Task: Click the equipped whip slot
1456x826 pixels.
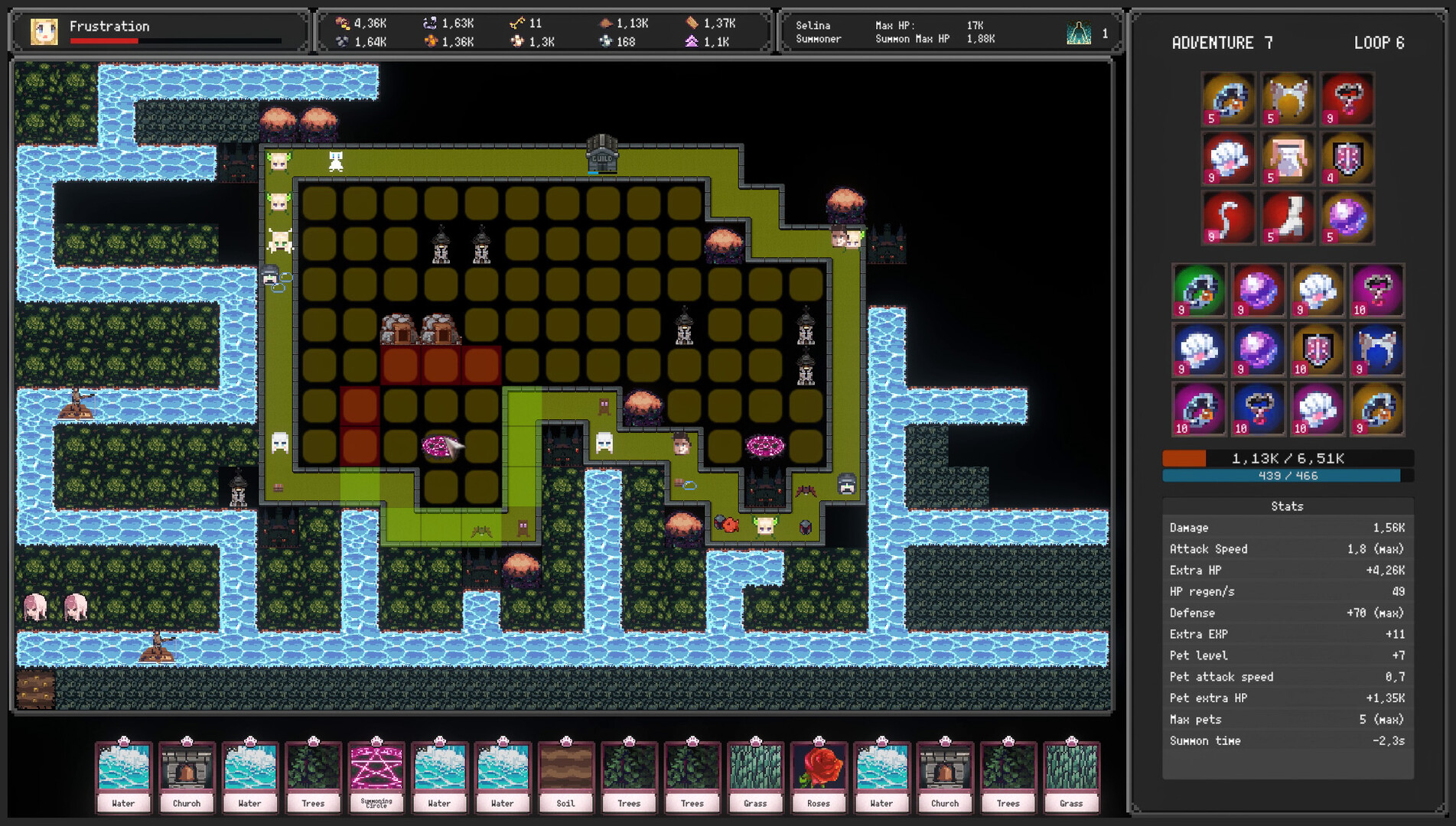Action: [x=1228, y=218]
